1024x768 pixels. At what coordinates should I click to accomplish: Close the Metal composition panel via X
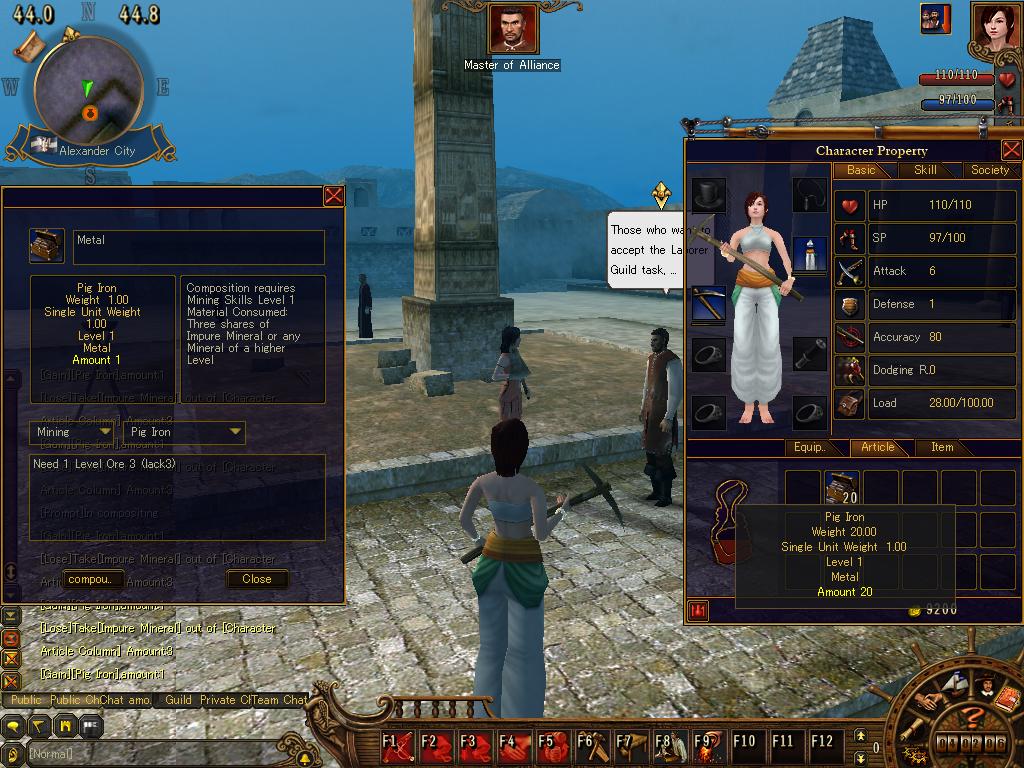334,196
